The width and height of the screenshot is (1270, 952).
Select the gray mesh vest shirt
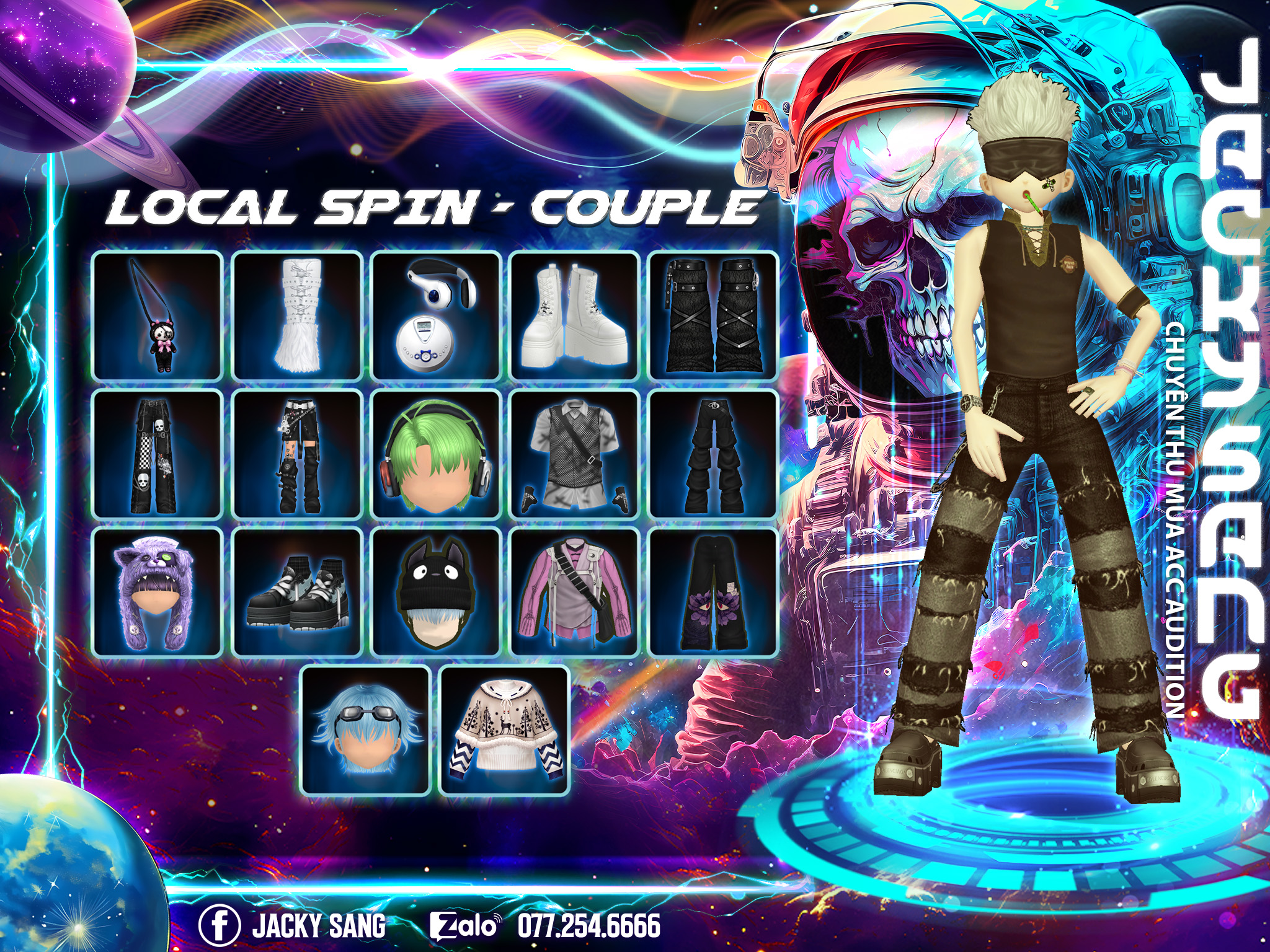[575, 454]
